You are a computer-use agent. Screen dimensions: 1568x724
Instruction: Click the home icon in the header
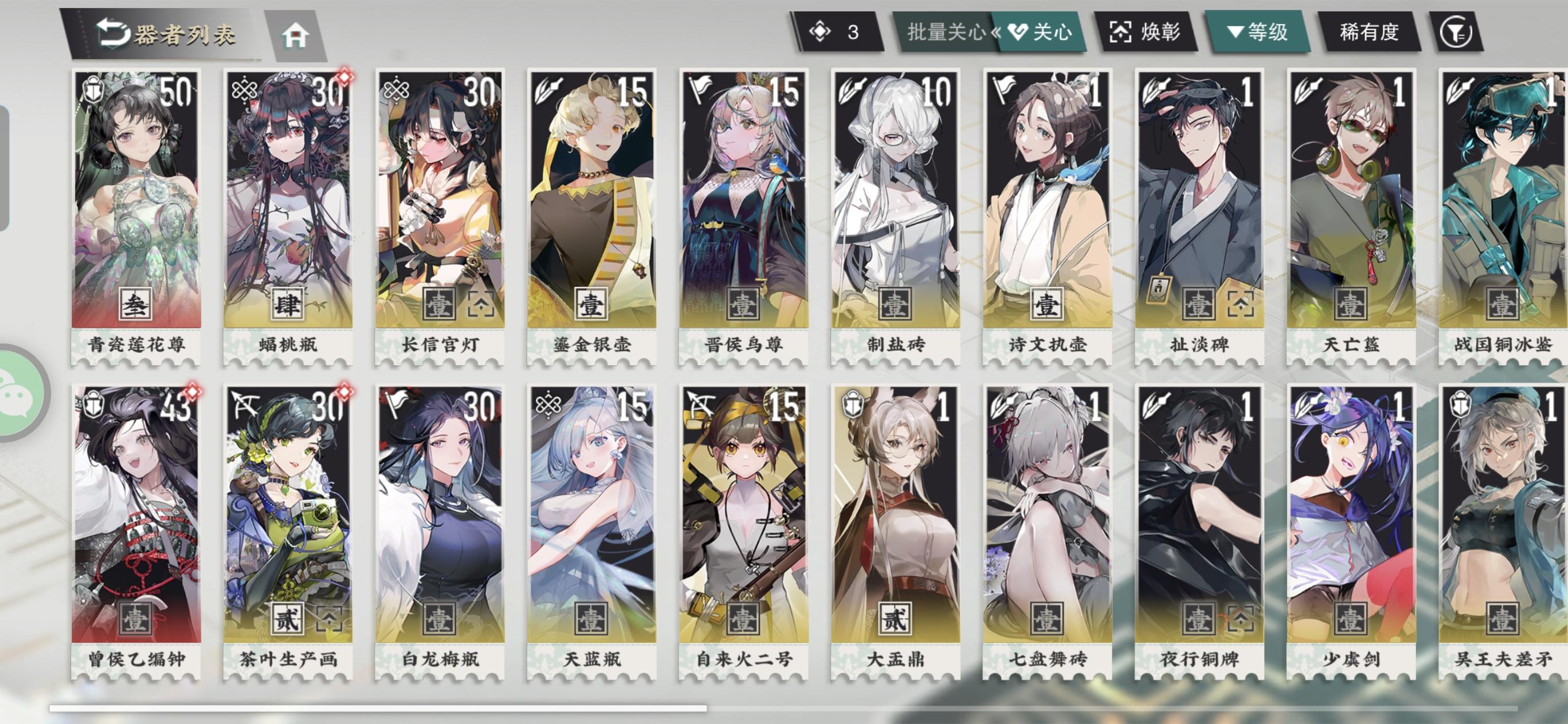[x=296, y=36]
